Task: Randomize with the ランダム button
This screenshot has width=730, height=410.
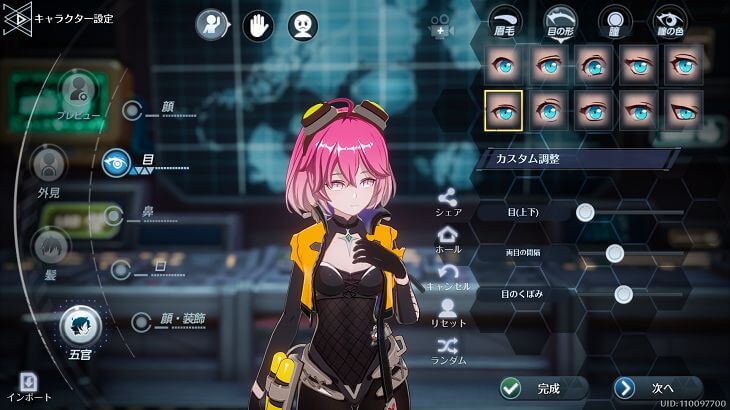Action: click(x=447, y=350)
